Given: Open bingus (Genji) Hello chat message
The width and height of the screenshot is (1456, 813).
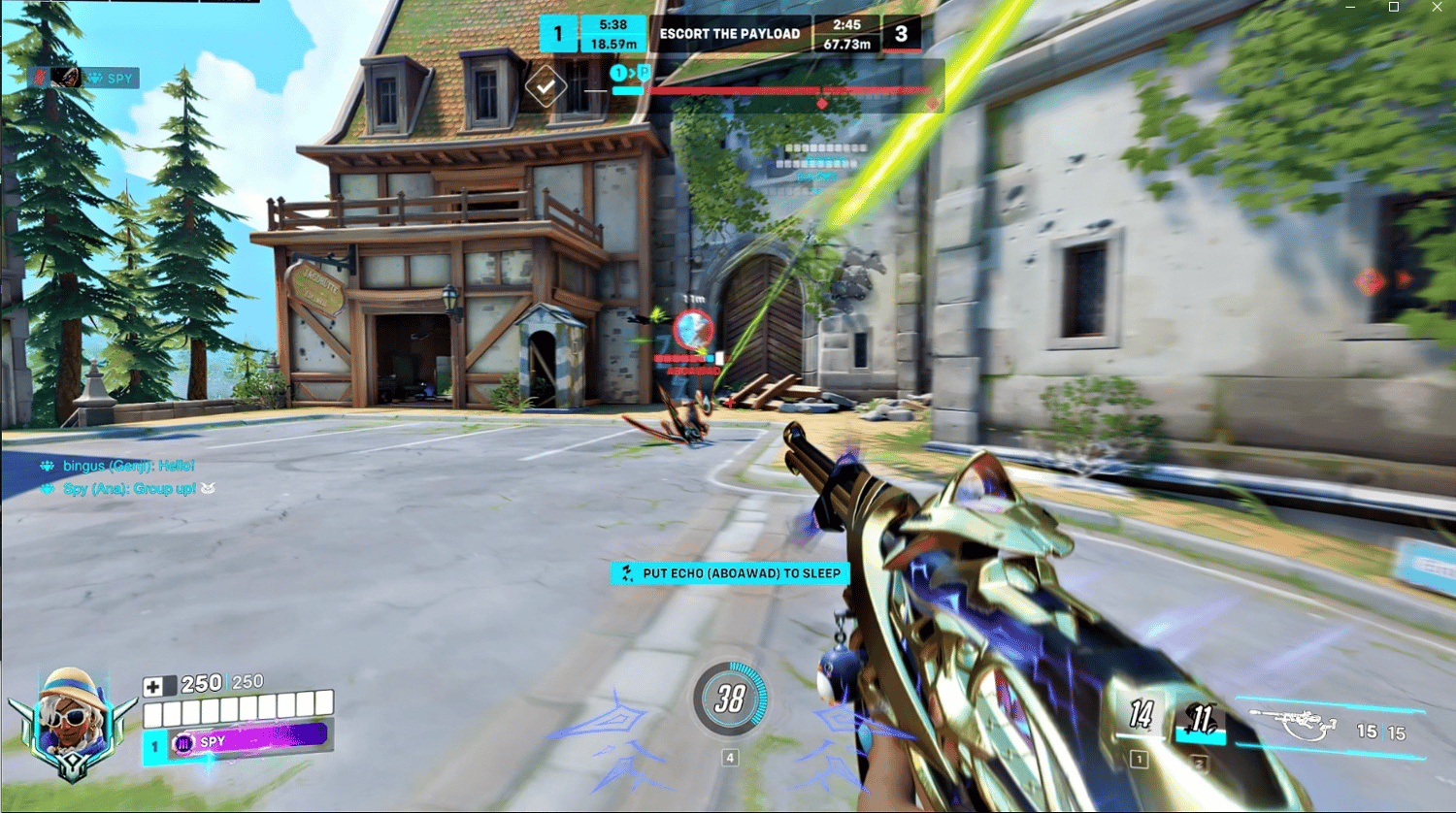Looking at the screenshot, I should point(128,466).
